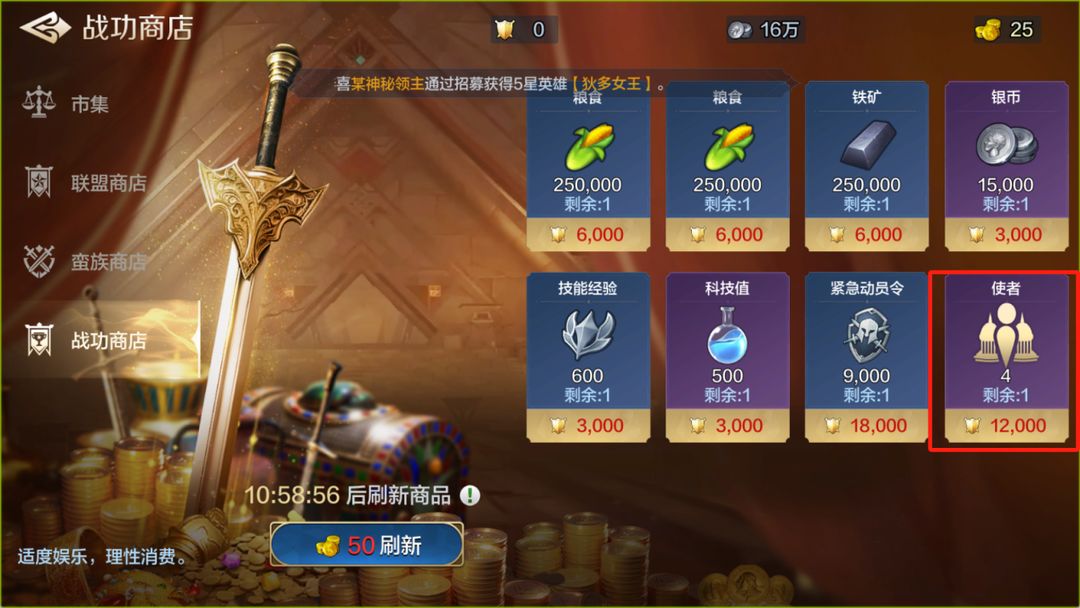Purchase the 使者 envoy item
1080x608 pixels.
[1005, 357]
